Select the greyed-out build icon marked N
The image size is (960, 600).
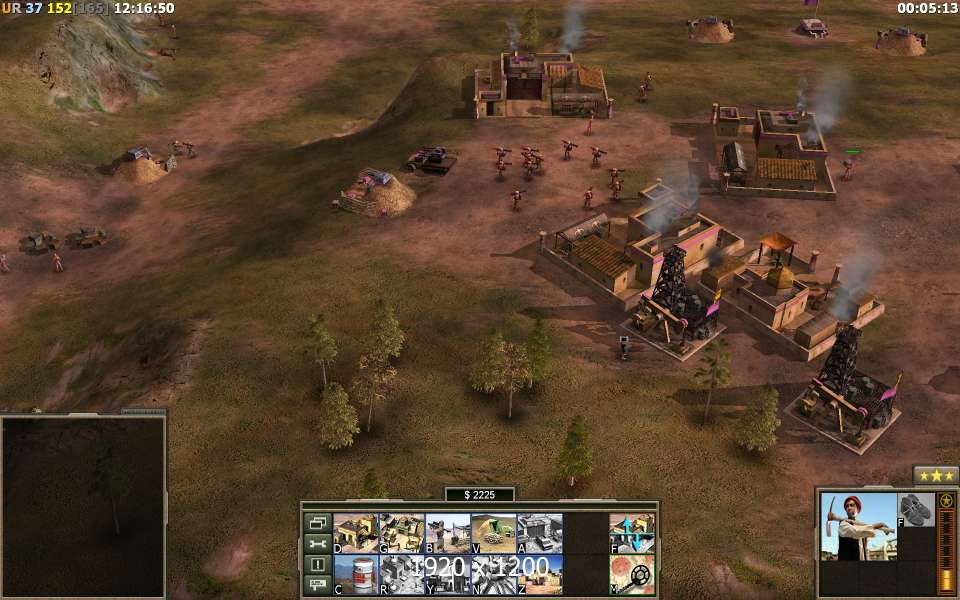pyautogui.click(x=493, y=574)
